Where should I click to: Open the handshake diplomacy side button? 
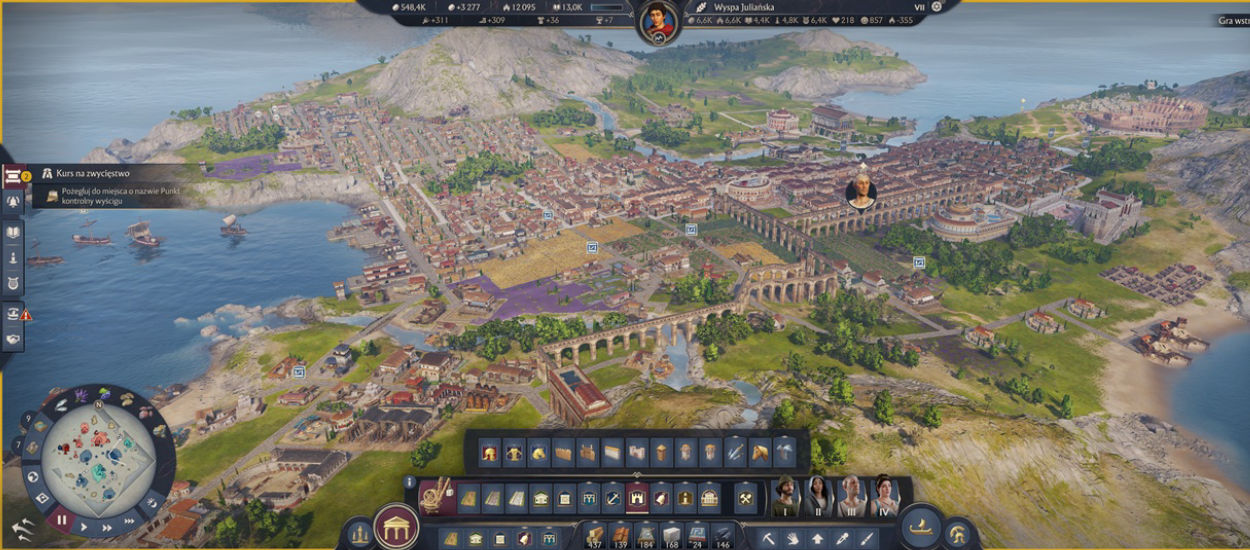click(x=14, y=338)
